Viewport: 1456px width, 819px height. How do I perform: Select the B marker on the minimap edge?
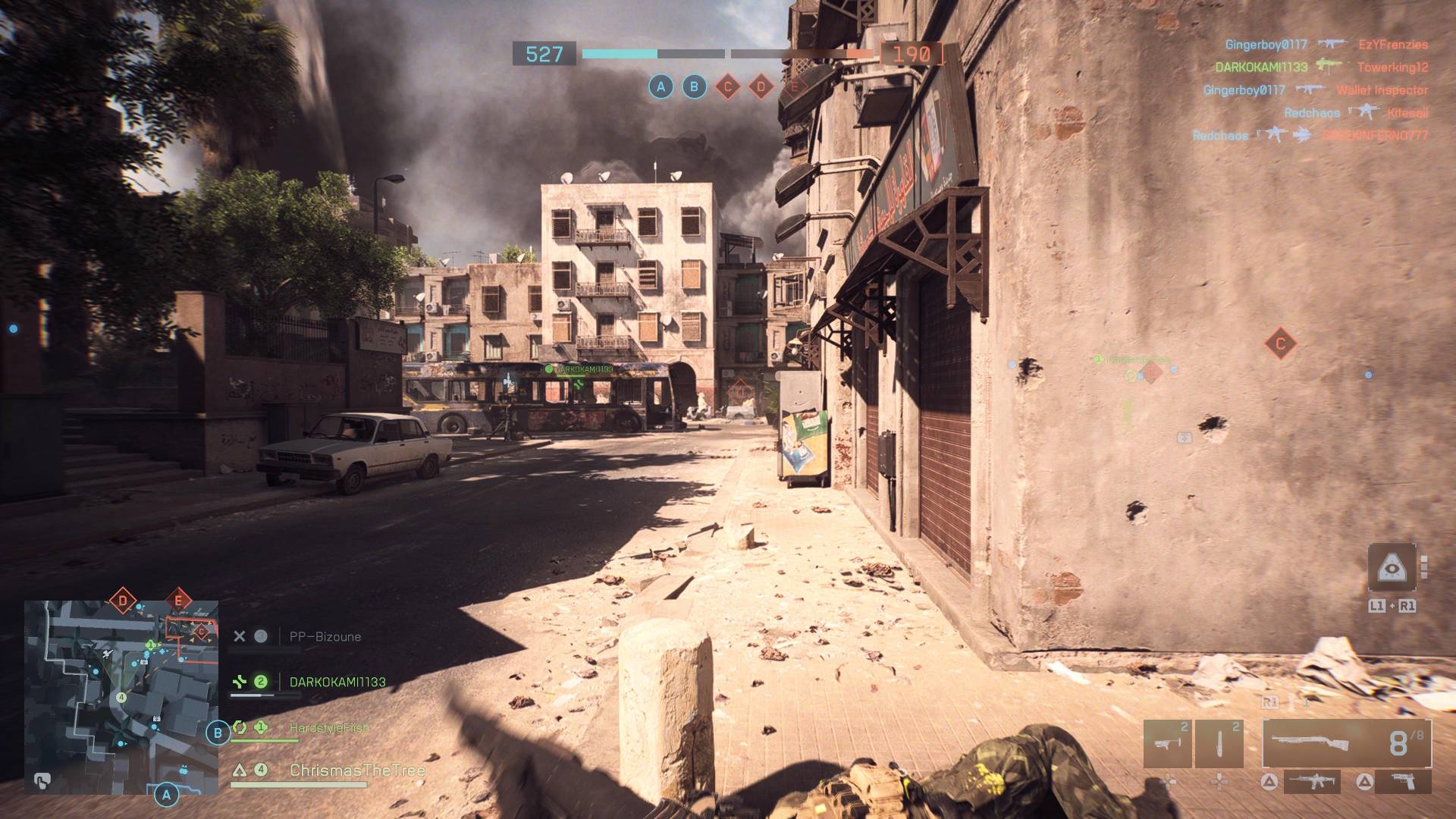(218, 733)
